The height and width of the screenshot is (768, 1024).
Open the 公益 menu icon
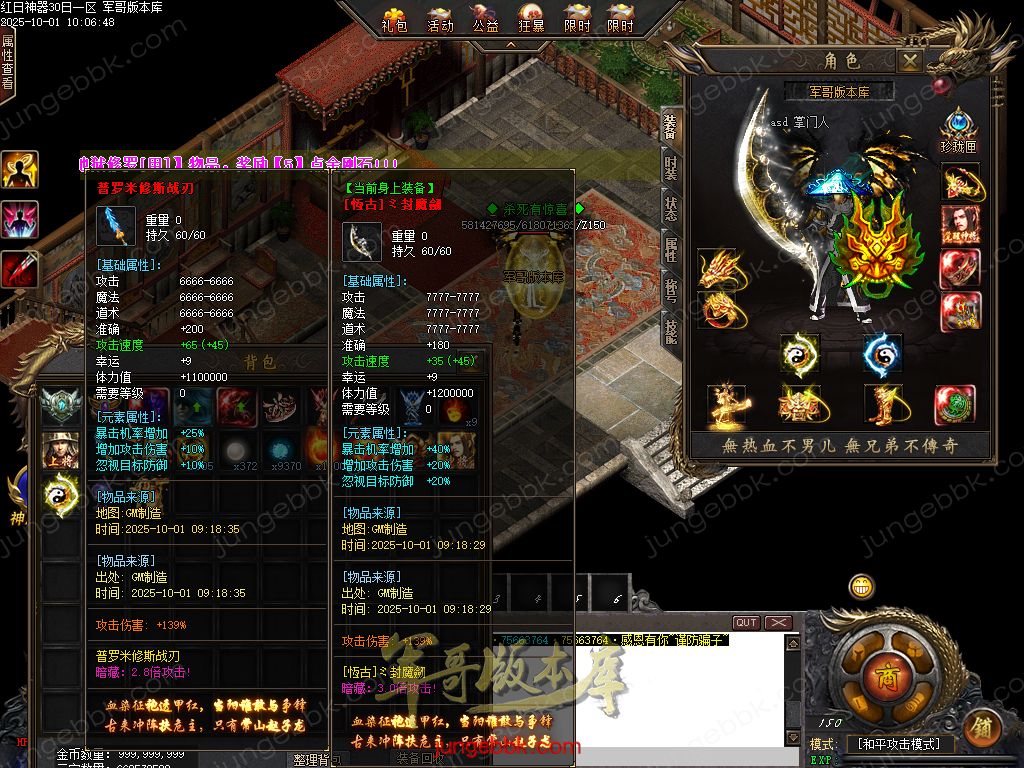486,19
